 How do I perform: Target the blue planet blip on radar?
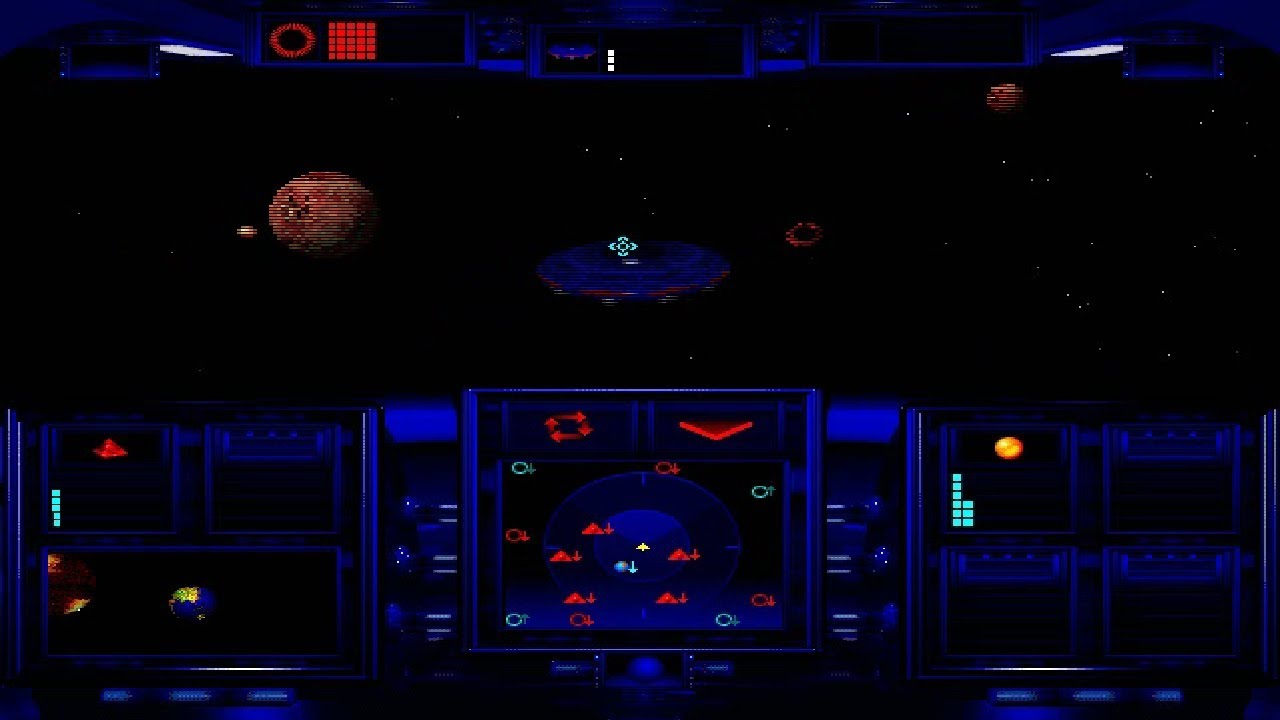622,567
